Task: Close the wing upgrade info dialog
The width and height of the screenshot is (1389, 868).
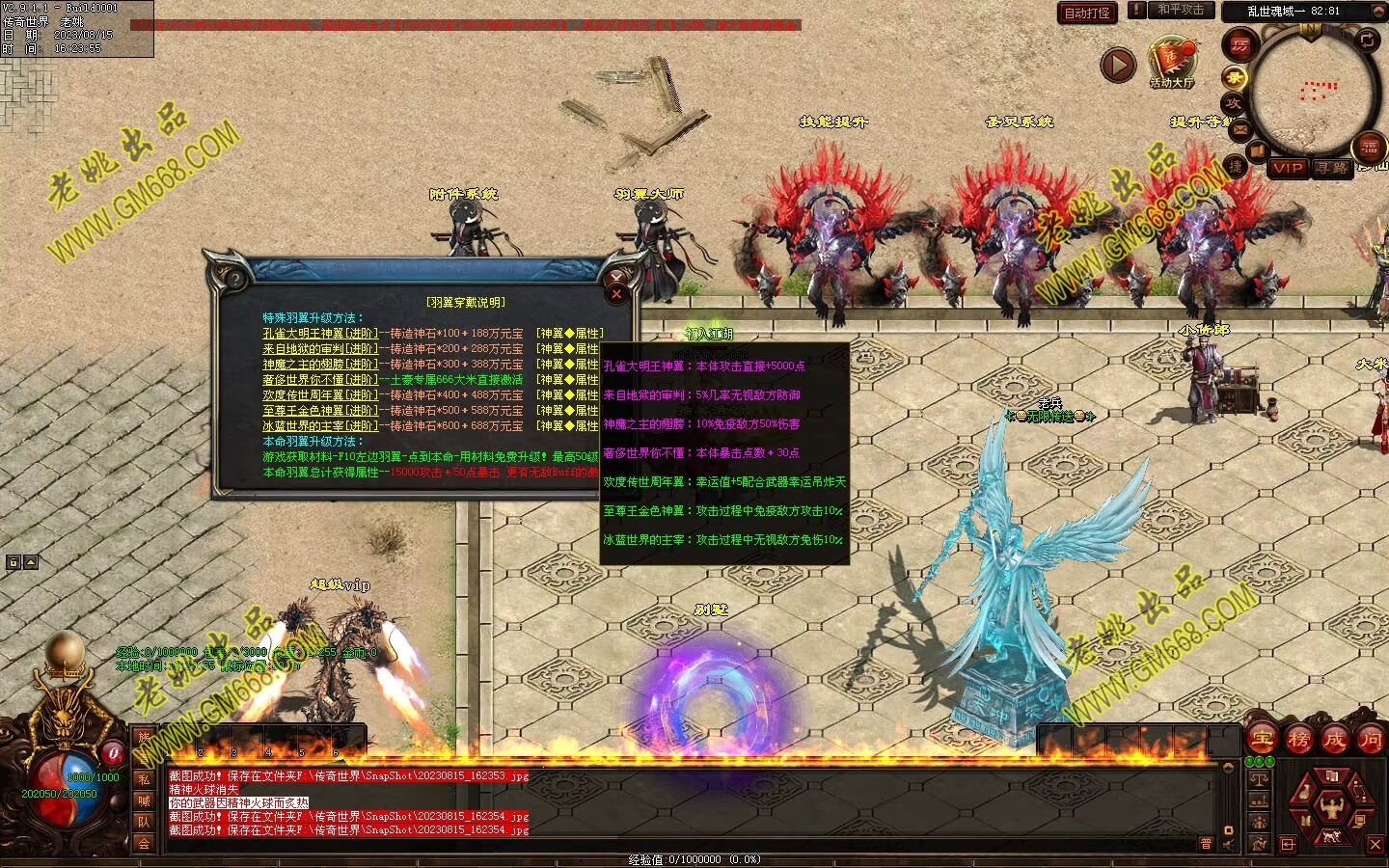Action: 617,292
